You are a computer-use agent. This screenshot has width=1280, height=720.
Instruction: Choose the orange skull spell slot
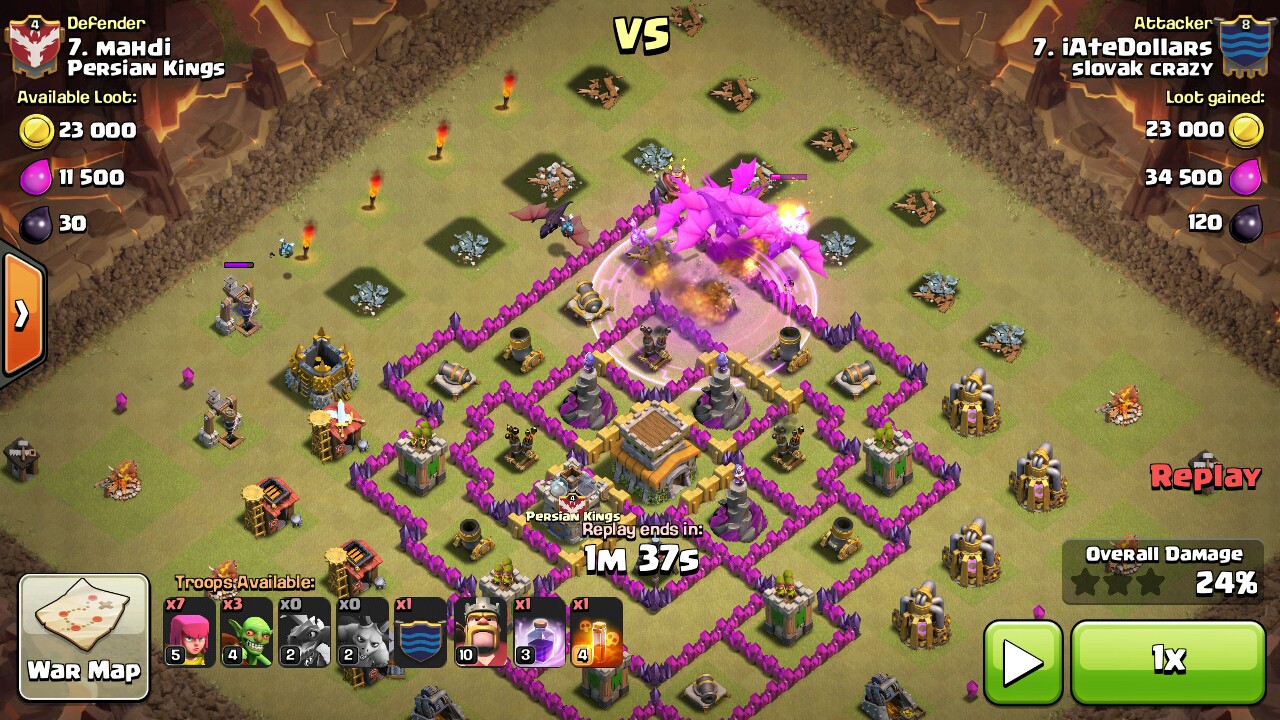coord(596,632)
